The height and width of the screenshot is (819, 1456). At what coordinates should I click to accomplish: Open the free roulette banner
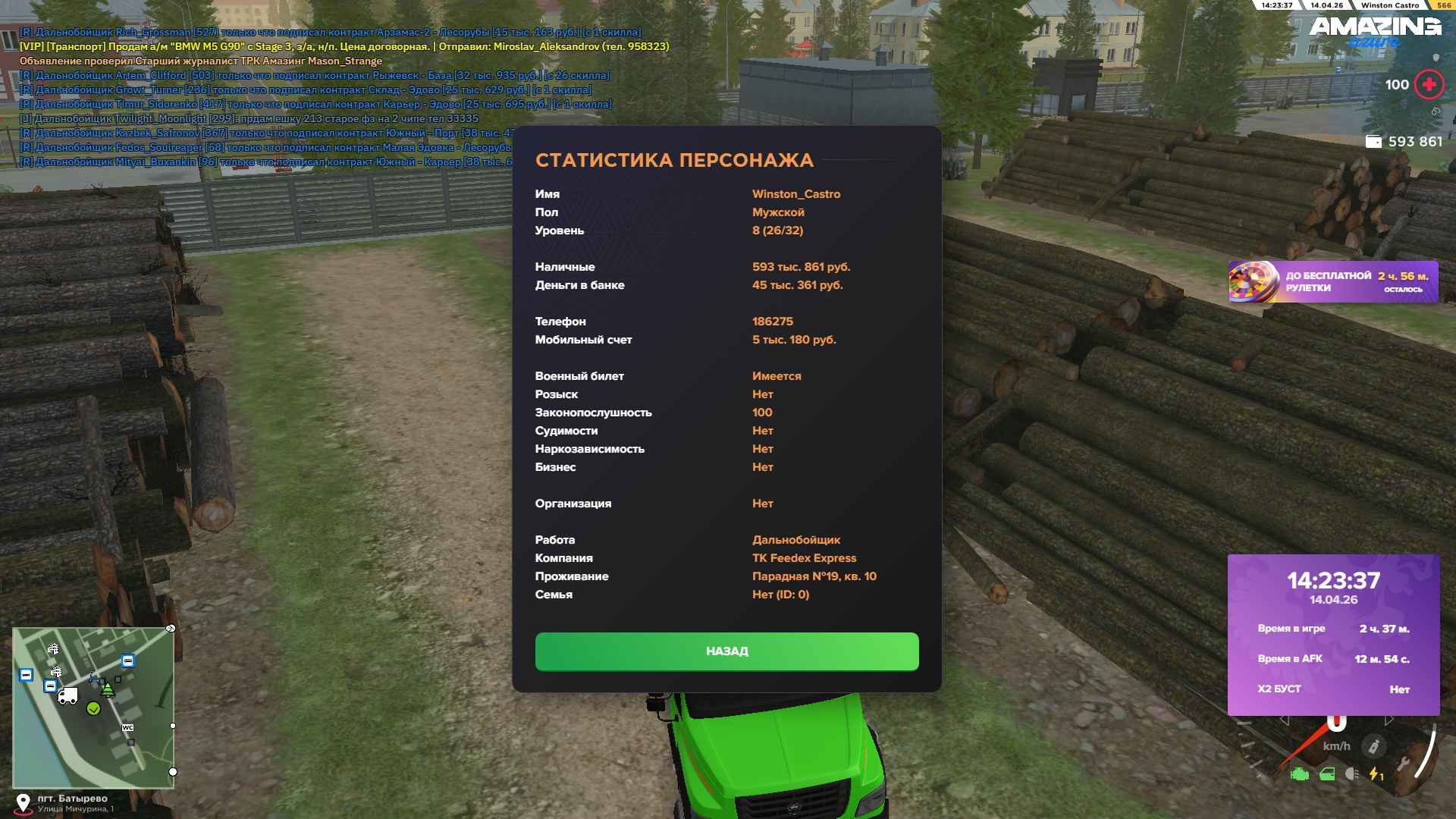[x=1332, y=282]
